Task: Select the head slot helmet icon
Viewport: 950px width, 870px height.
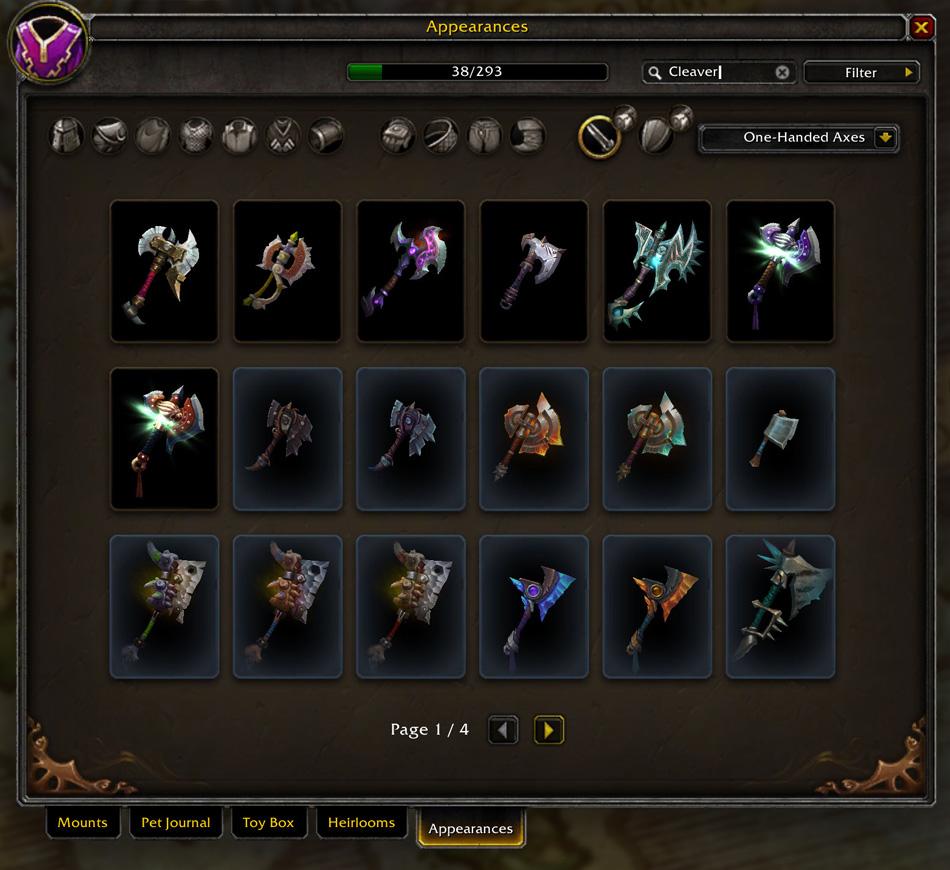Action: [68, 135]
